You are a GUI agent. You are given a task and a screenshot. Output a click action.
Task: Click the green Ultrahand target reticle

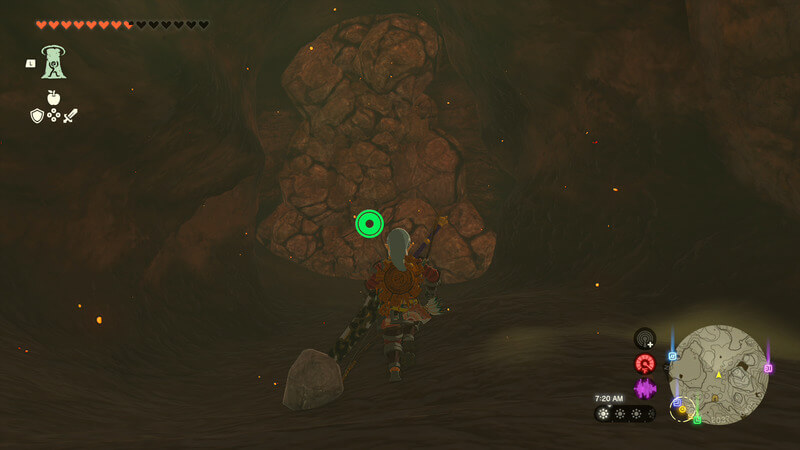(x=369, y=223)
